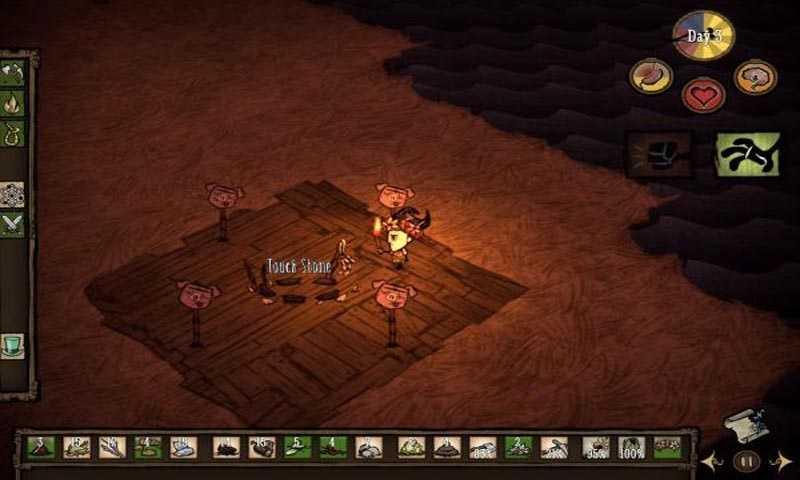Open the Survival crafting tab with rope icon
The width and height of the screenshot is (800, 480).
click(14, 133)
